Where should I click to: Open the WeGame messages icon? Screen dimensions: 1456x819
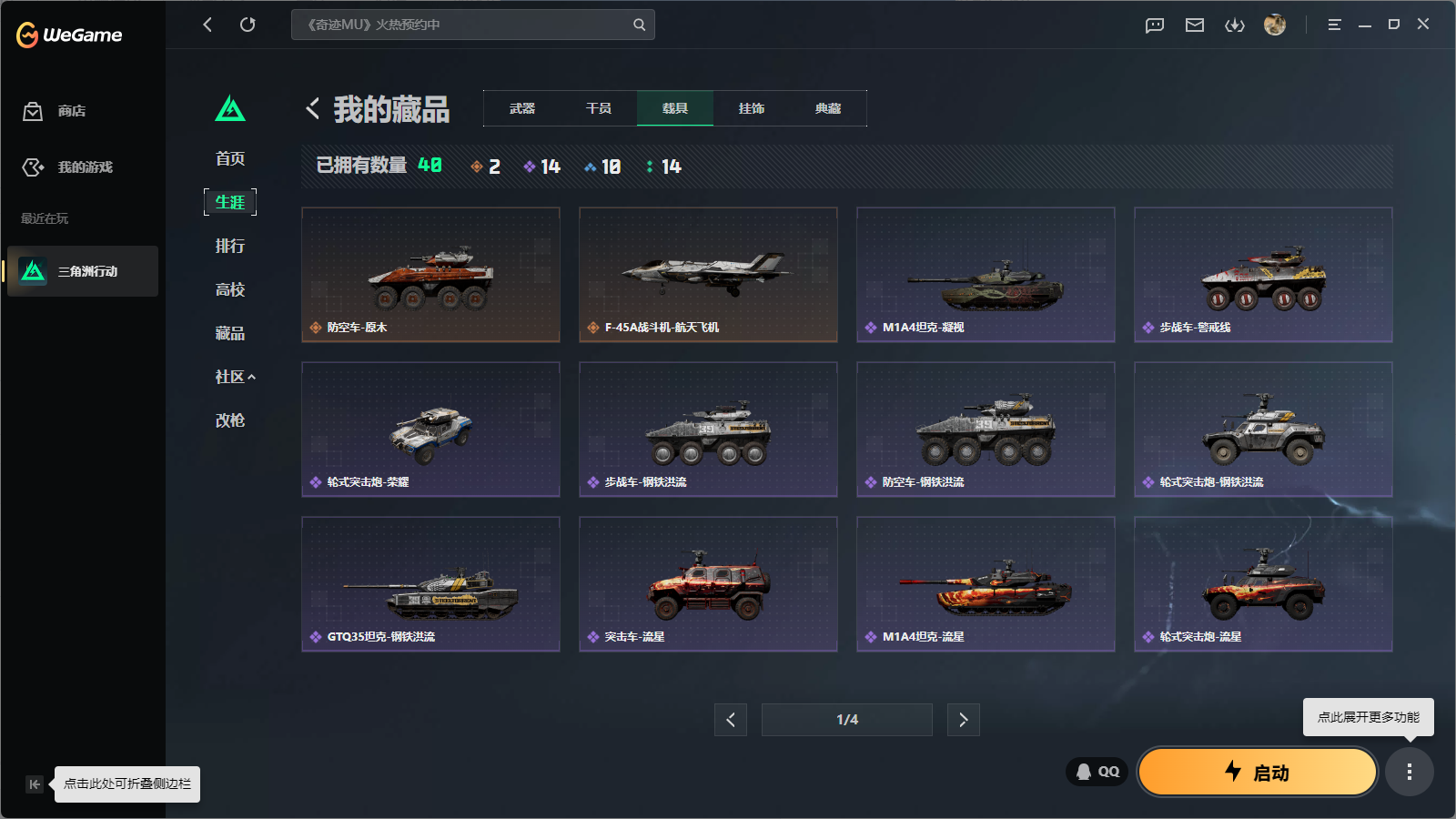pos(1154,25)
